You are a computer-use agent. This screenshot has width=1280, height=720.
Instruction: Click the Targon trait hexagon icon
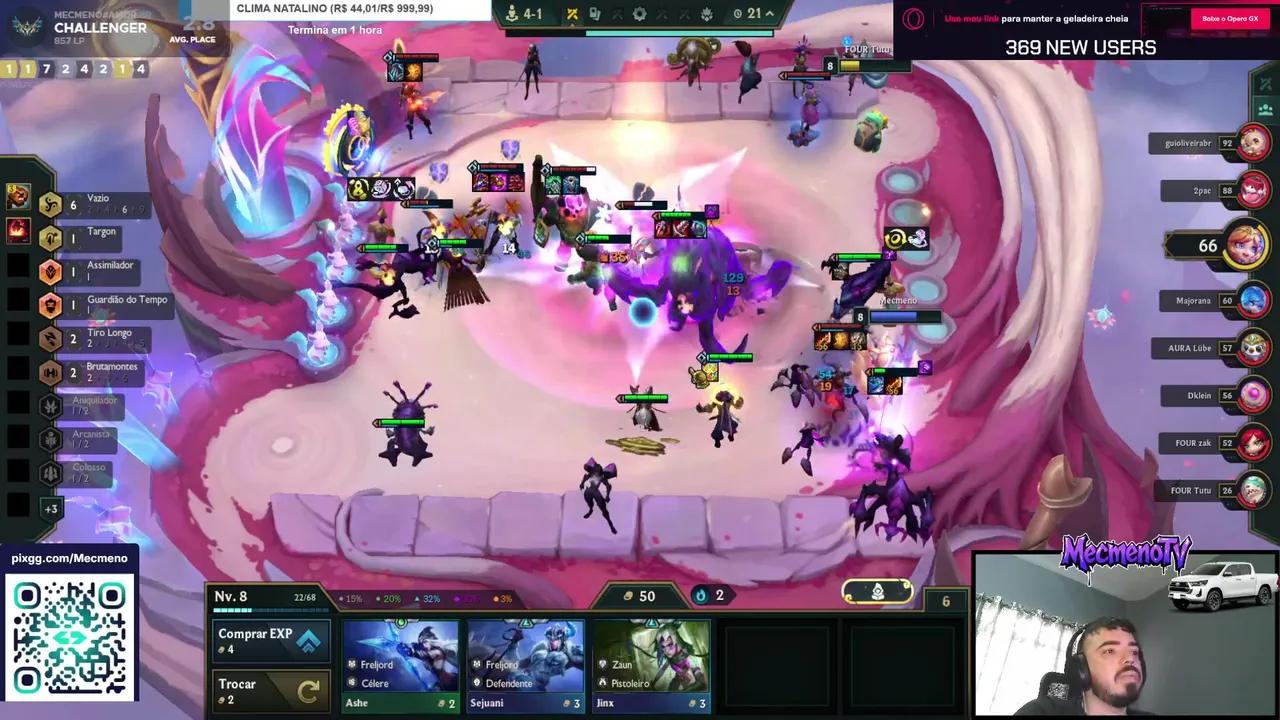pos(50,237)
